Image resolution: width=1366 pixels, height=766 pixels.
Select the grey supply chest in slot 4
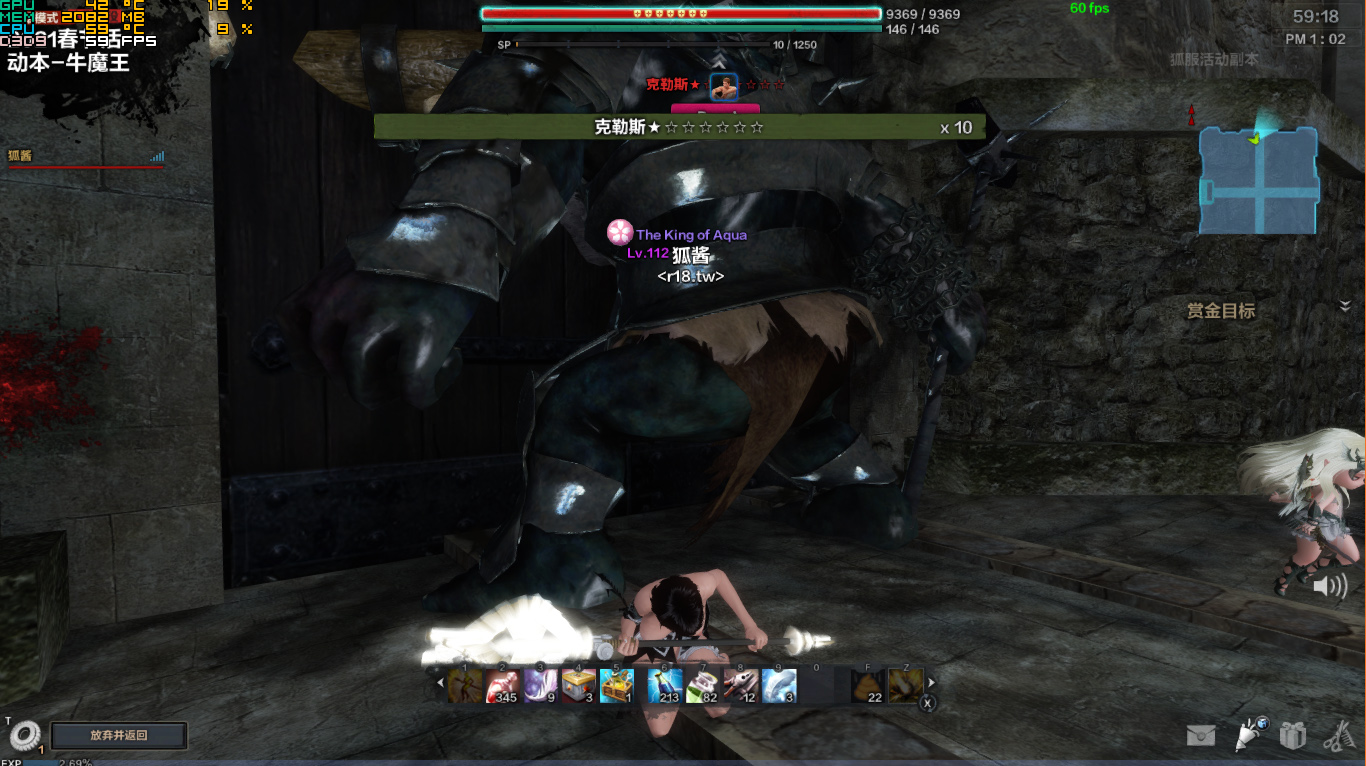[x=579, y=686]
